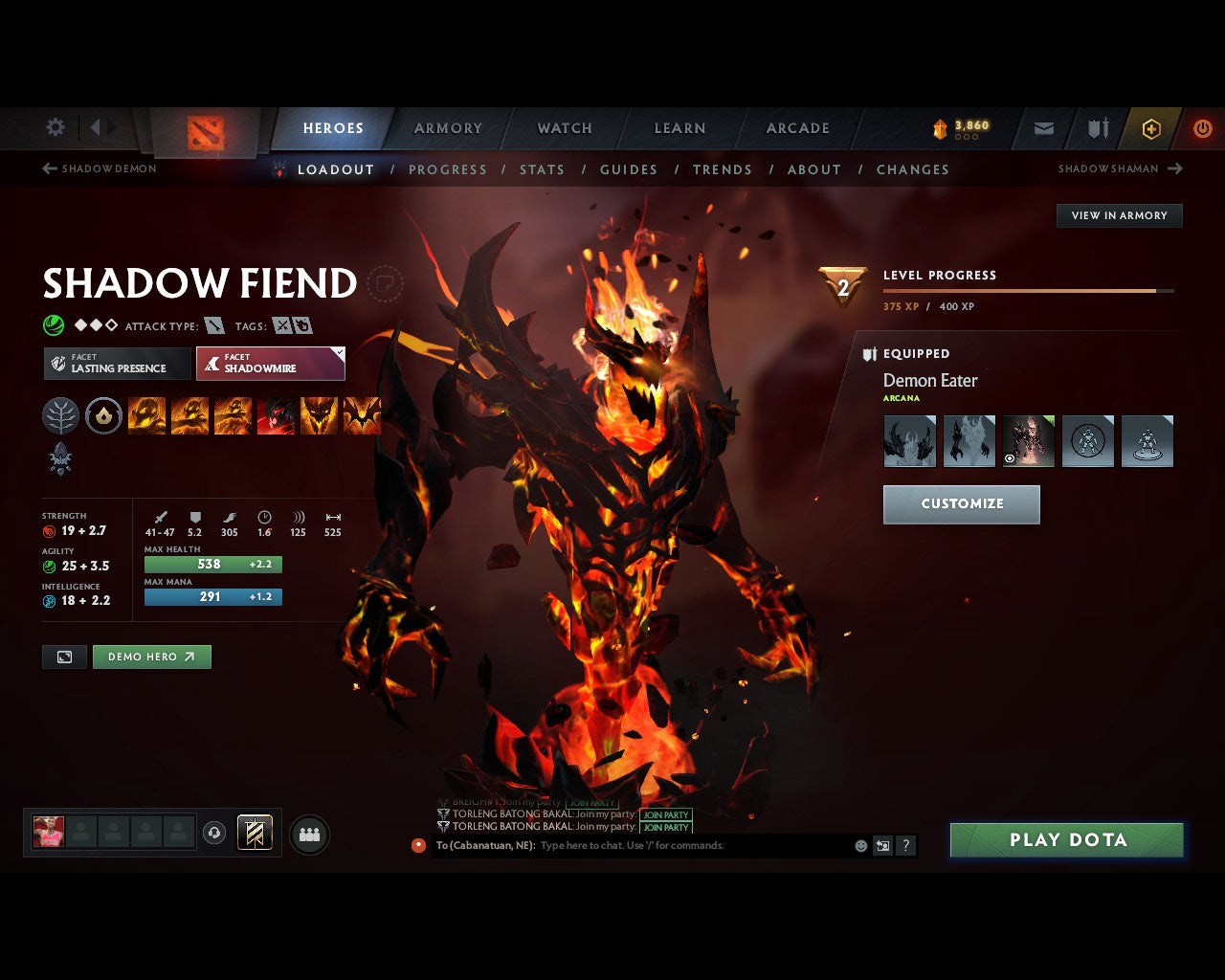
Task: Open the Dota Plus hexagon icon
Action: coord(1151,128)
